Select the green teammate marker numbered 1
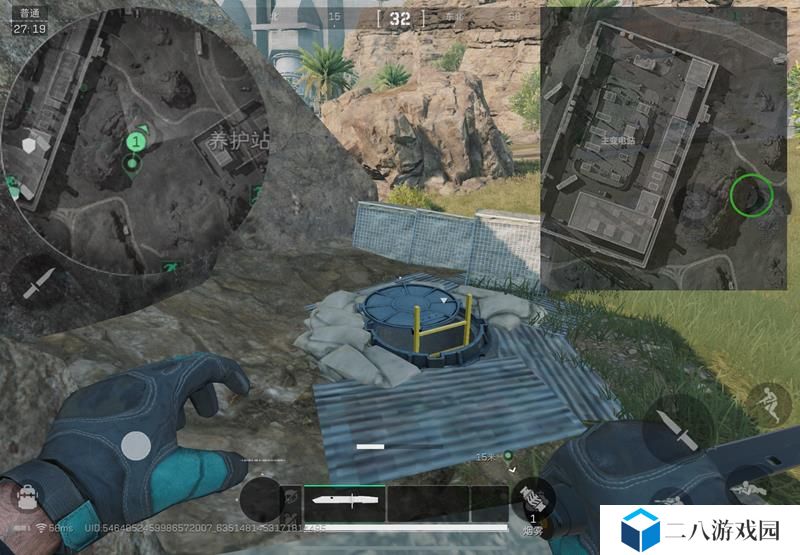Image resolution: width=800 pixels, height=555 pixels. point(134,142)
